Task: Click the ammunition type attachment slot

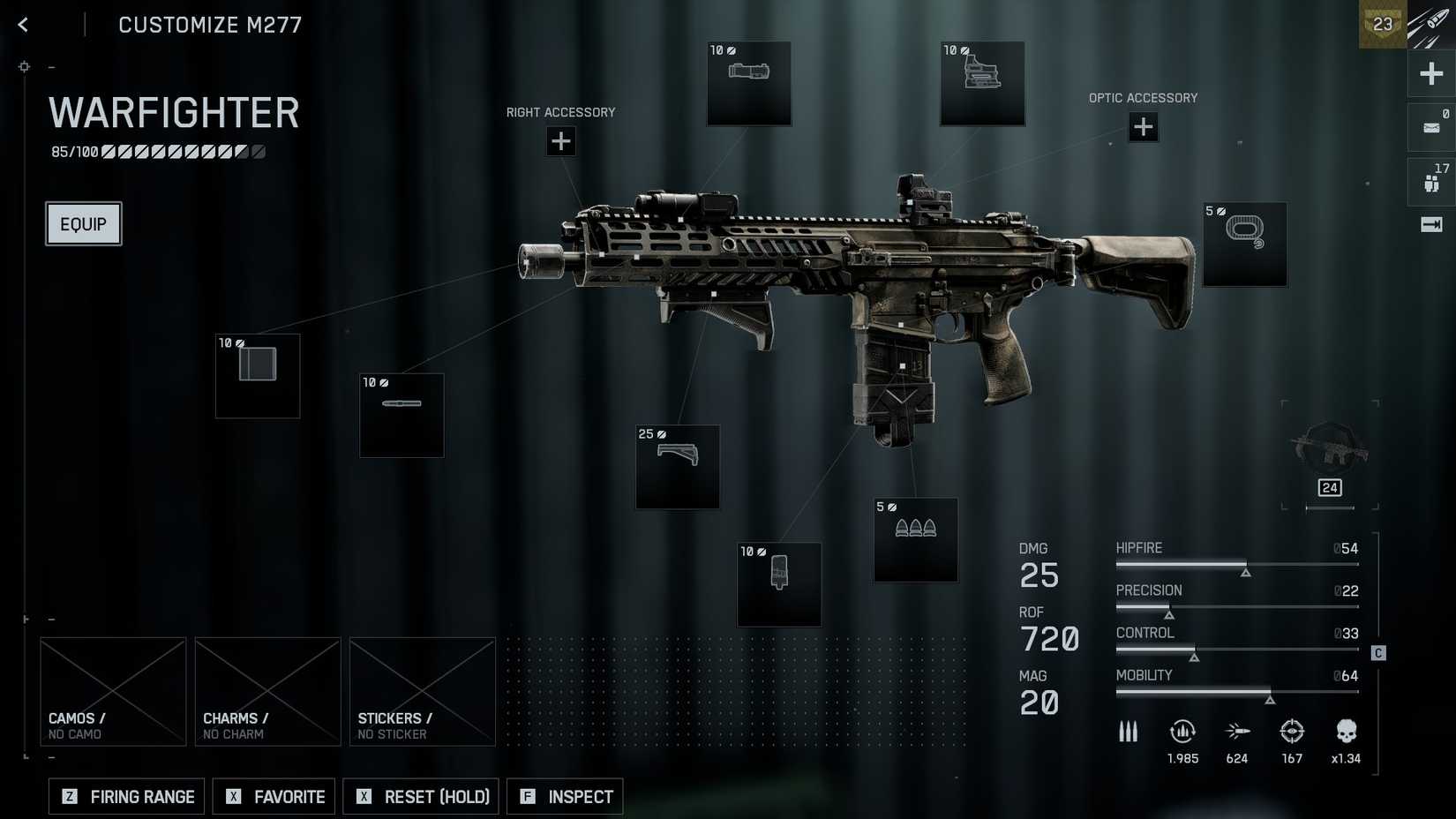Action: coord(915,540)
